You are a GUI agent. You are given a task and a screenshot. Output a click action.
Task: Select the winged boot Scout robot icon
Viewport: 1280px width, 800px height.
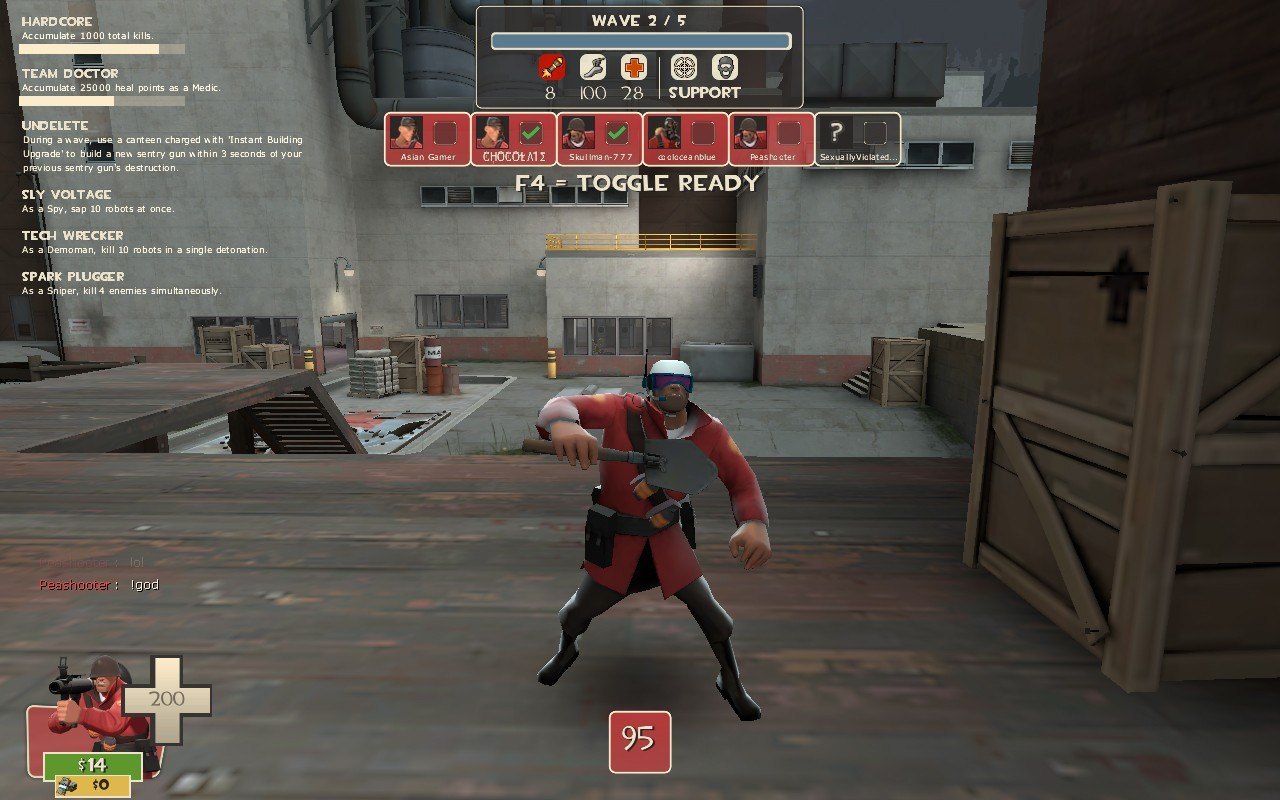(x=593, y=67)
